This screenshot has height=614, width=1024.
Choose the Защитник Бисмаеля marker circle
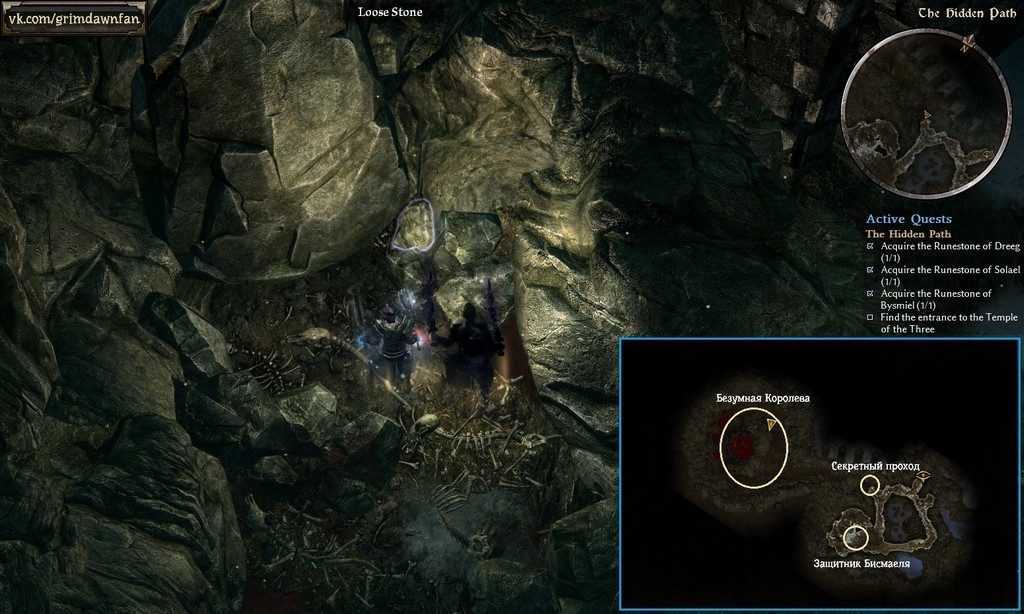(x=855, y=538)
